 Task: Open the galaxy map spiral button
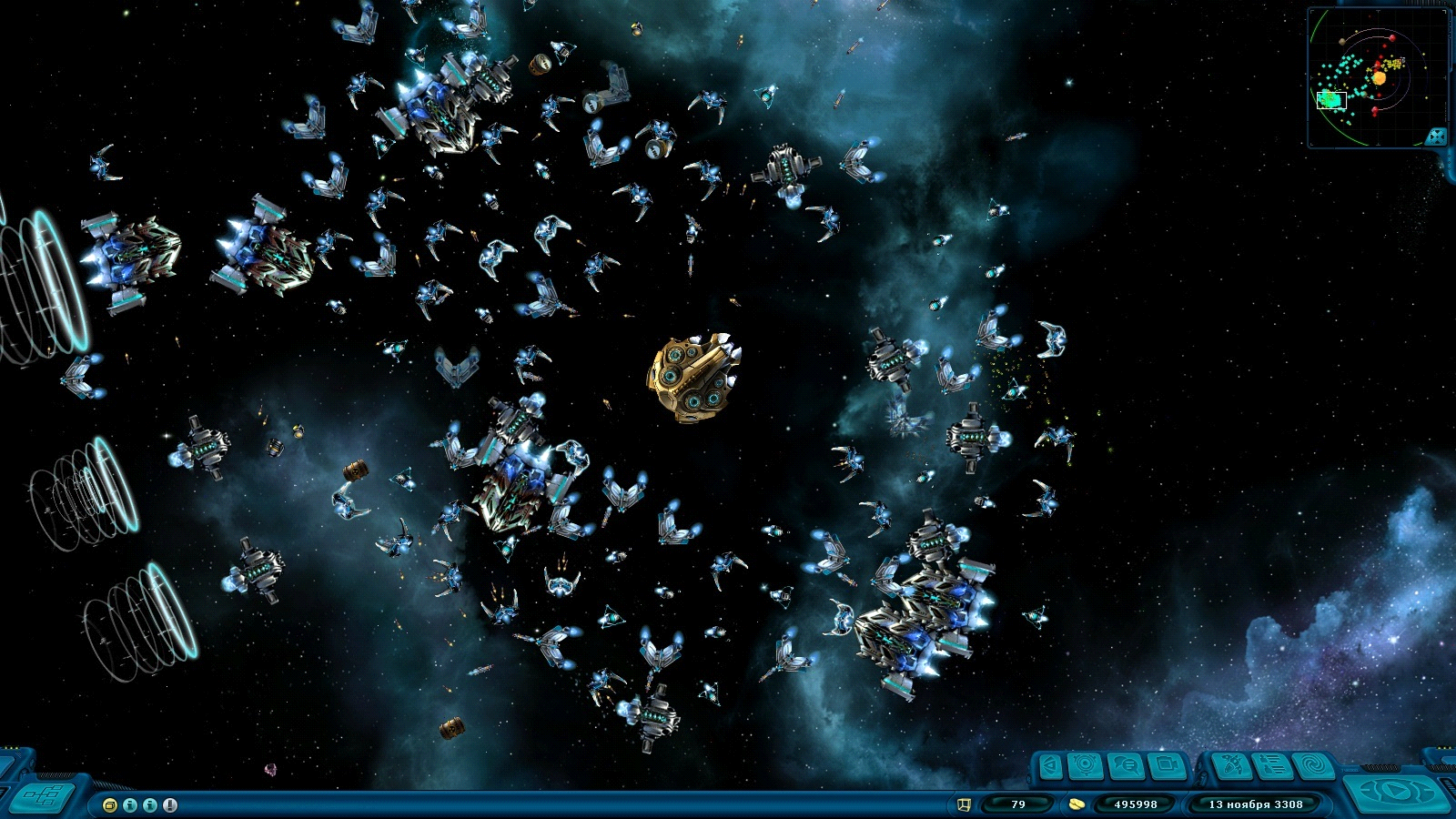coord(1313,766)
